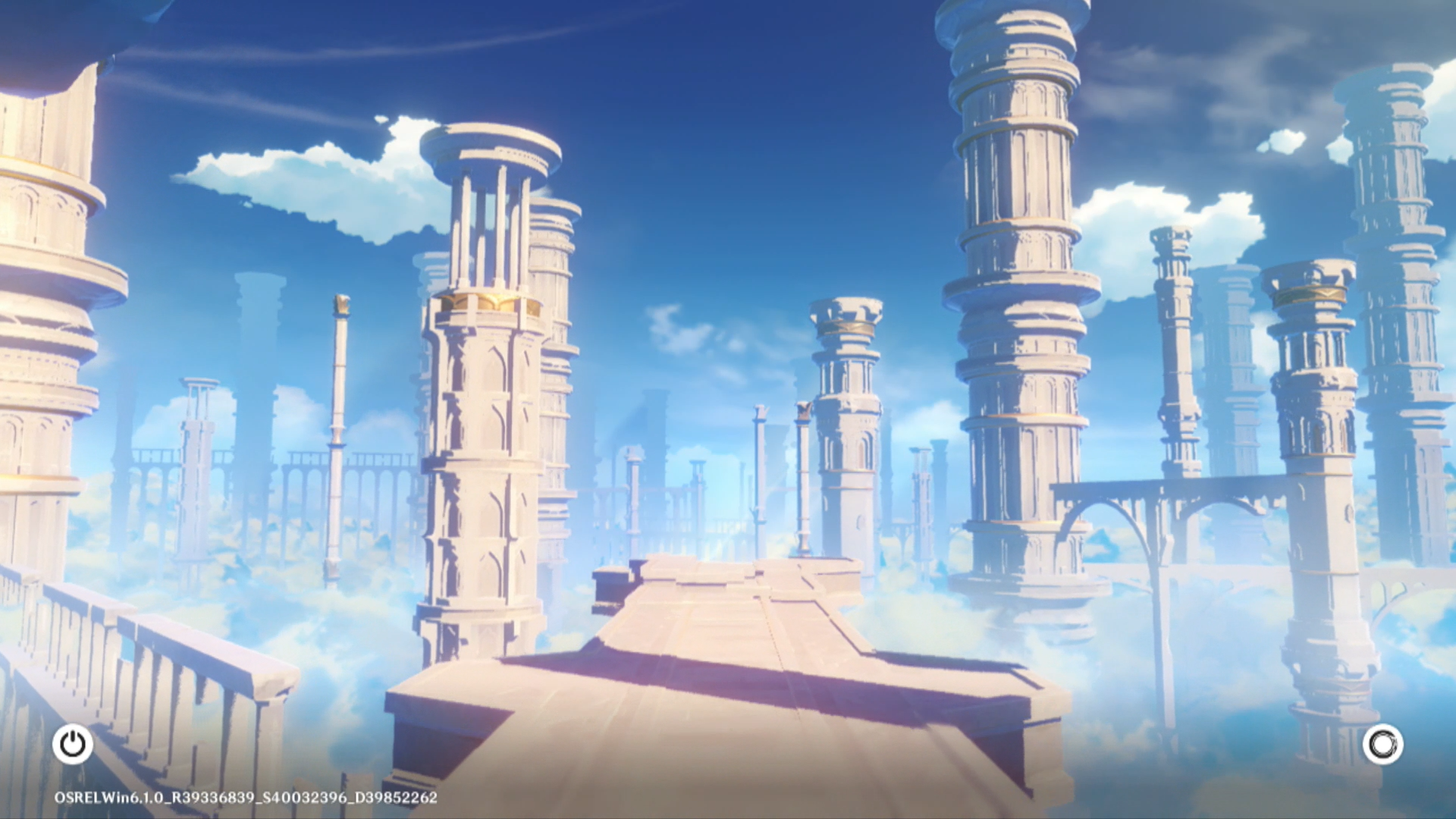The height and width of the screenshot is (819, 1456).
Task: Open the circular ring icon button
Action: (1382, 744)
